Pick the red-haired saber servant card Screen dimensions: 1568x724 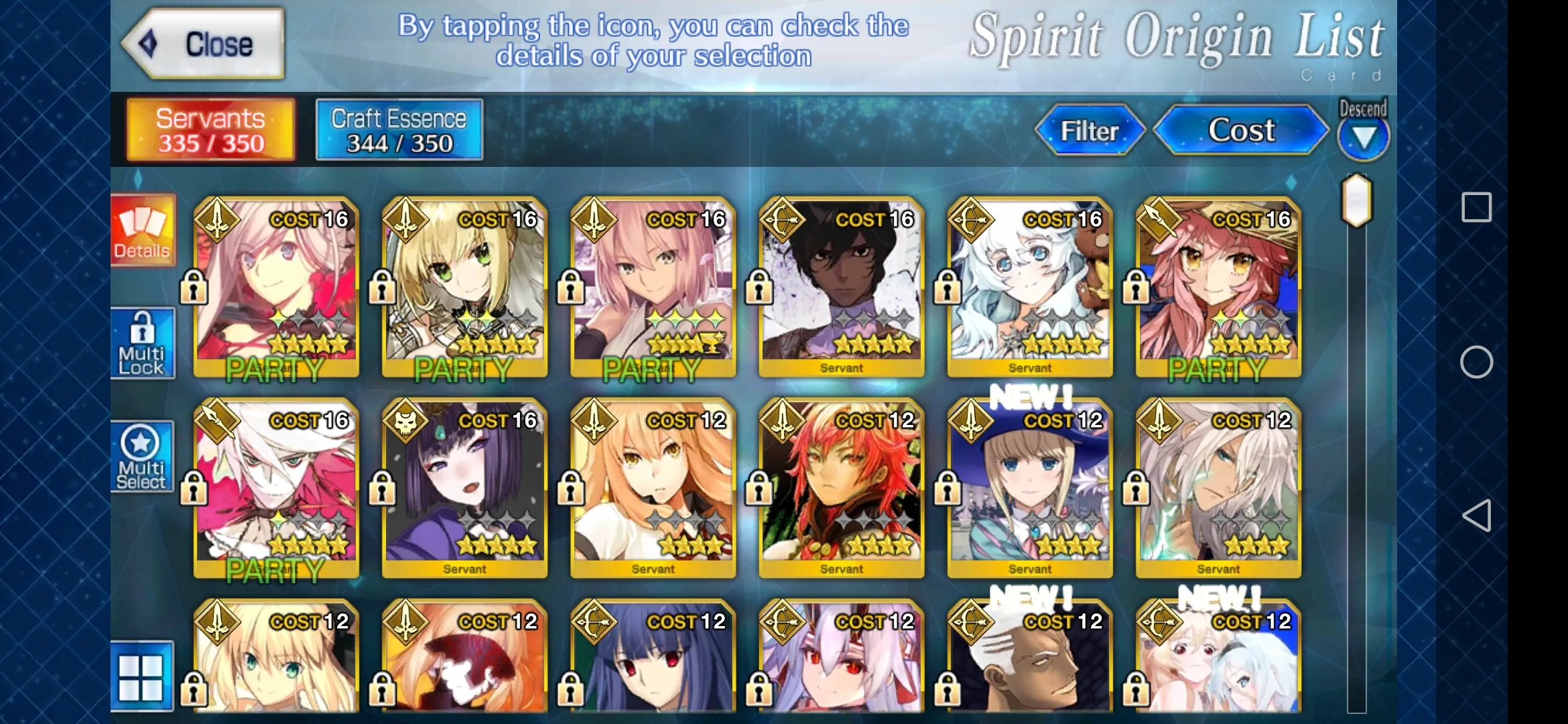pos(841,488)
